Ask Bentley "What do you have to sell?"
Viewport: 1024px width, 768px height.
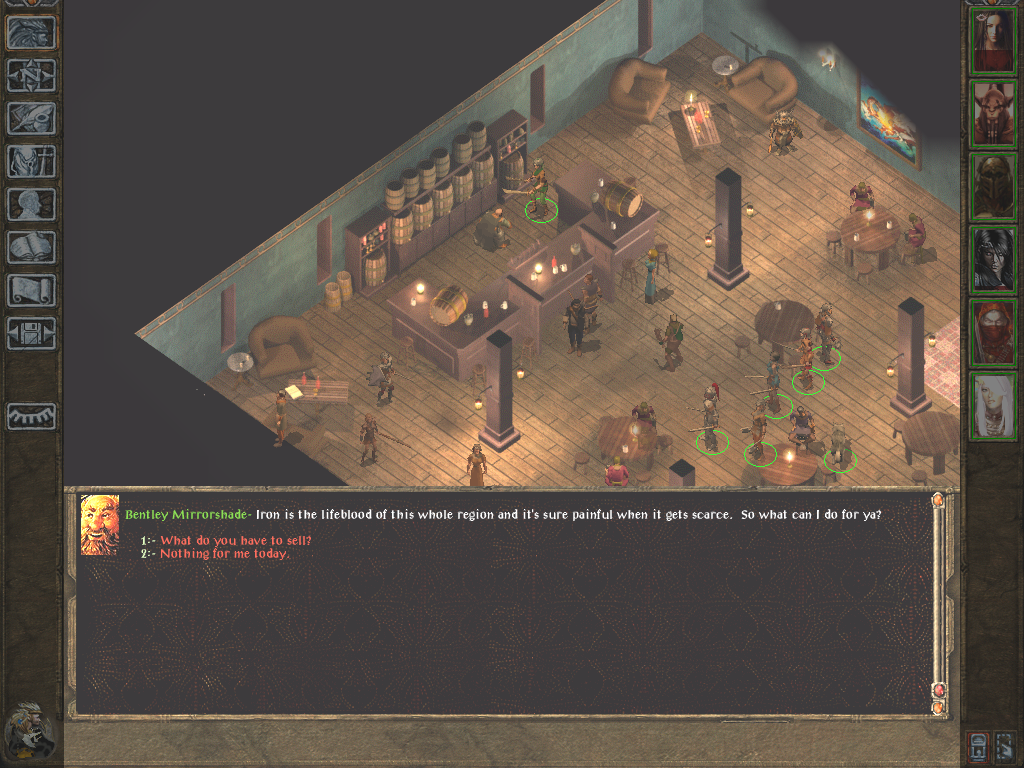236,541
